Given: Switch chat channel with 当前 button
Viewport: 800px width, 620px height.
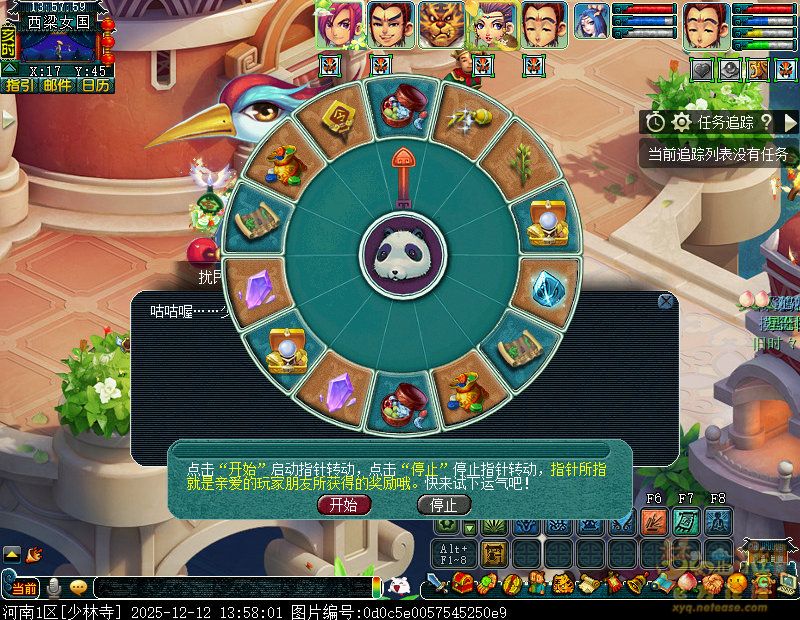Looking at the screenshot, I should 22,587.
